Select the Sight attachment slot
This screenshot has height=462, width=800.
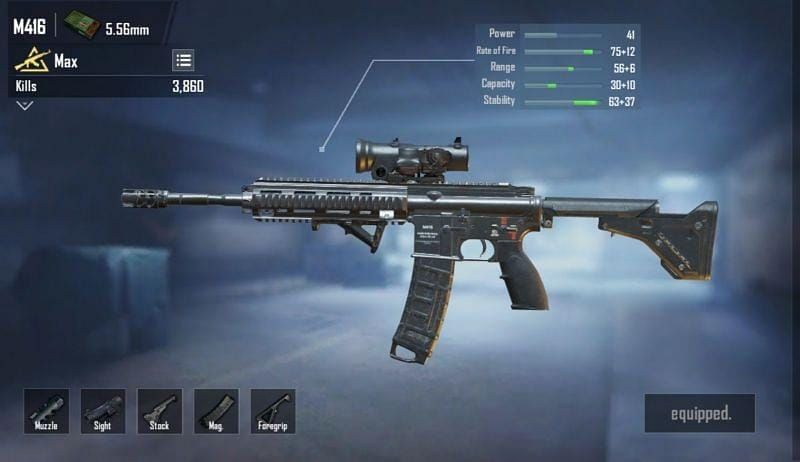tap(103, 411)
